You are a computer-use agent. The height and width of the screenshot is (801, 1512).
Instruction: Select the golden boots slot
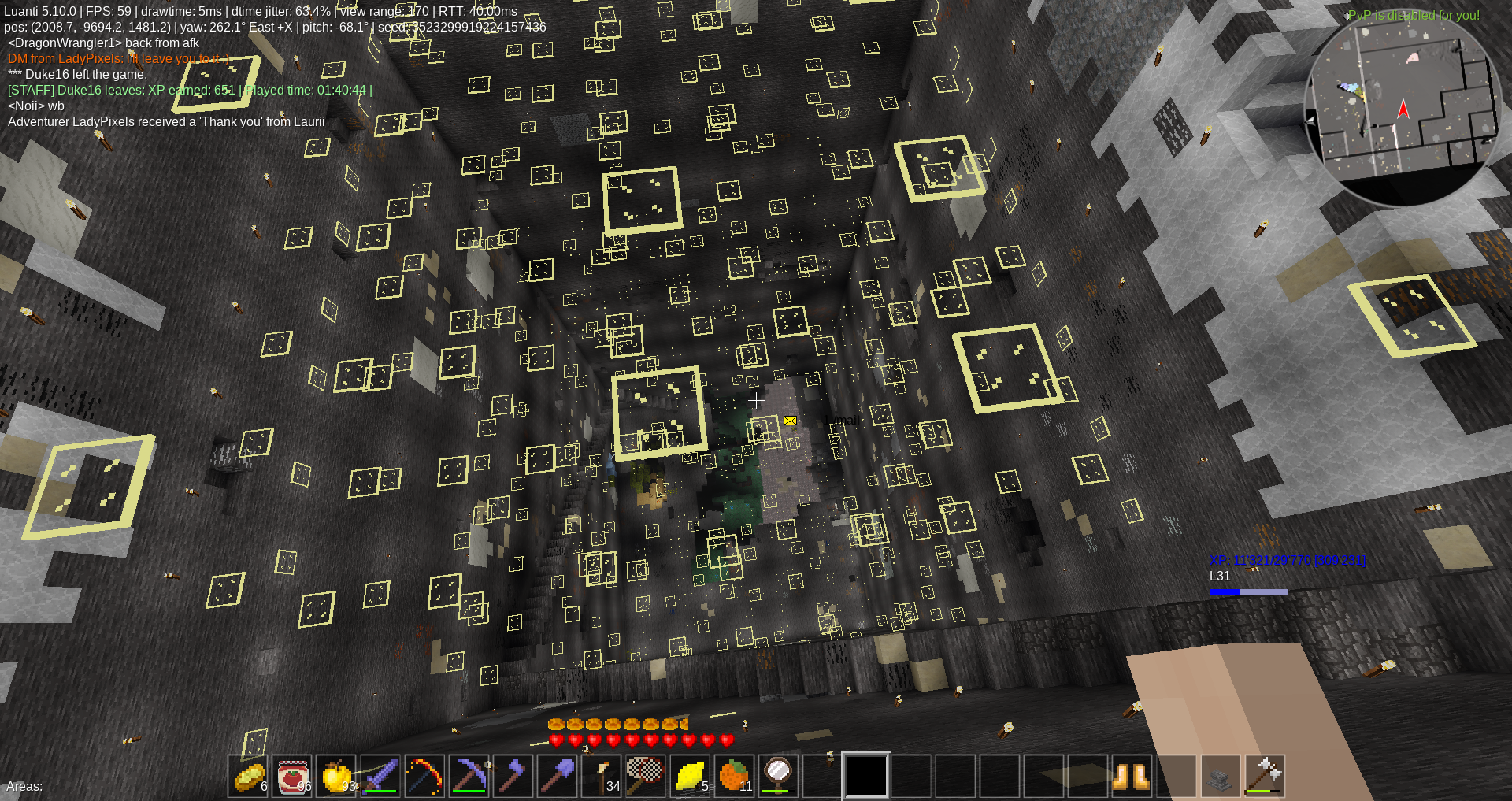click(1131, 776)
